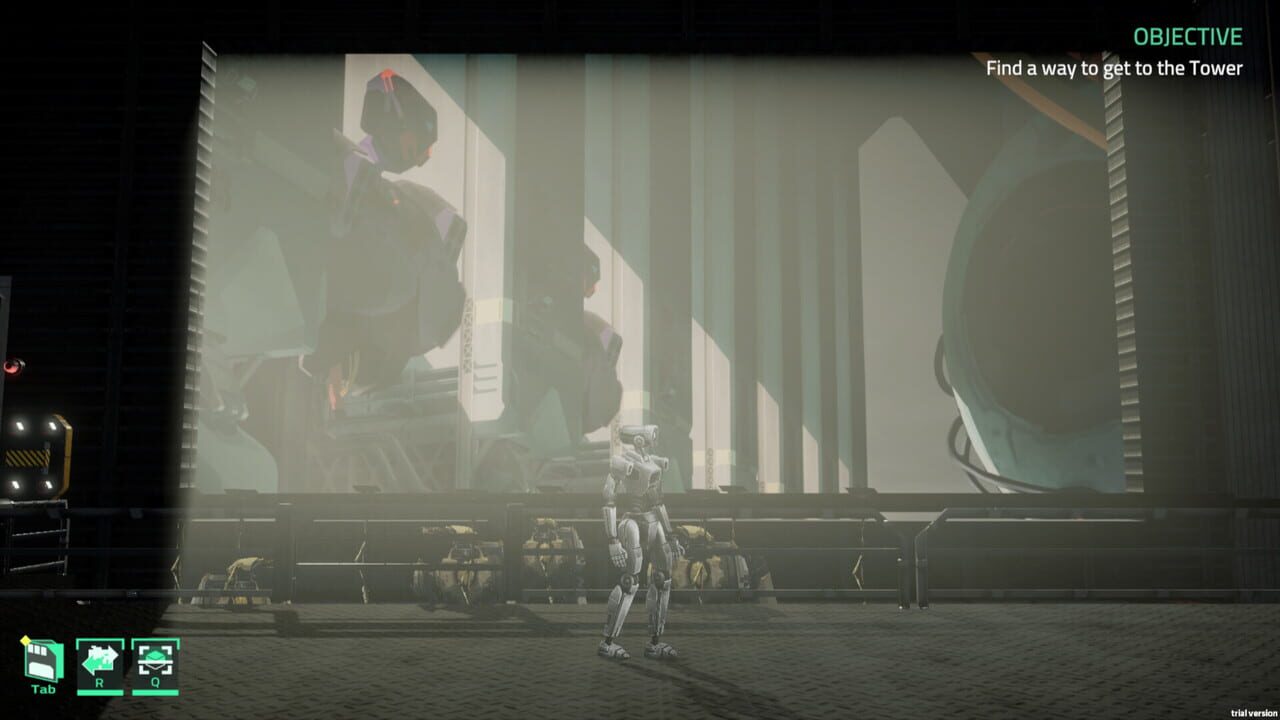Select the green charge bar under the R icon
Image resolution: width=1280 pixels, height=720 pixels.
(x=100, y=693)
